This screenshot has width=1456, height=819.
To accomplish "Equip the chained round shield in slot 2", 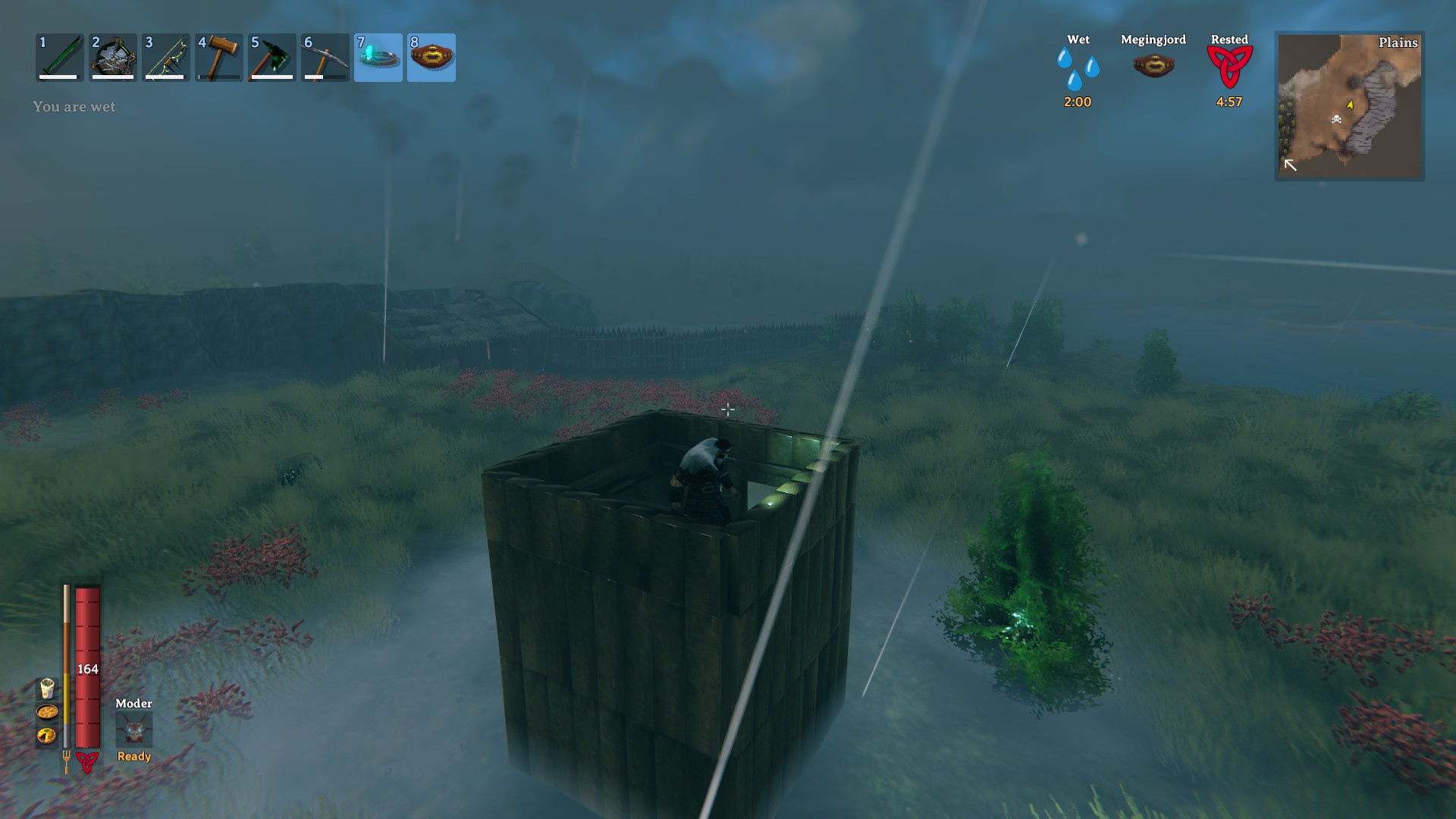I will pos(113,57).
